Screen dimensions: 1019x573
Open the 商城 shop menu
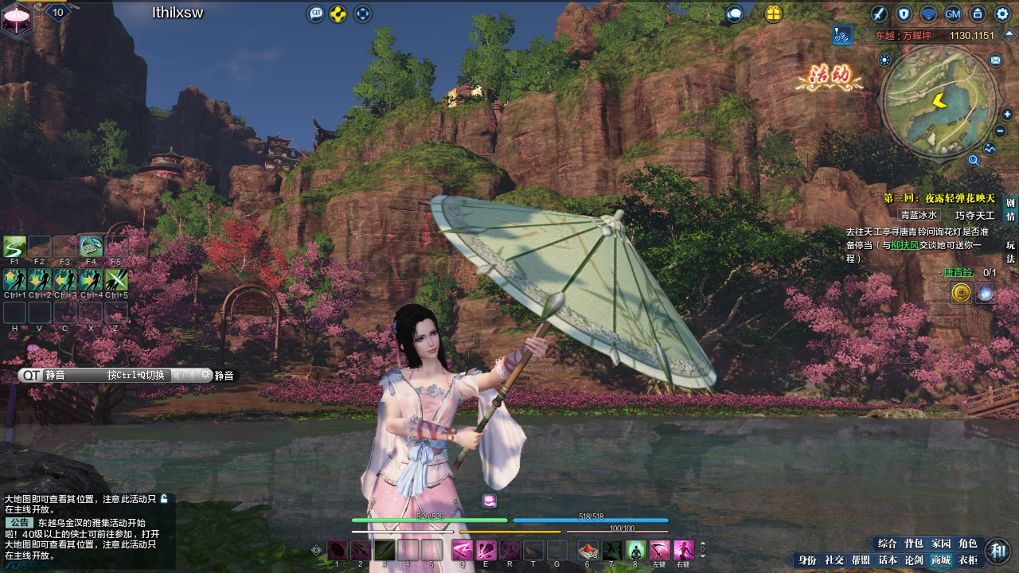941,560
